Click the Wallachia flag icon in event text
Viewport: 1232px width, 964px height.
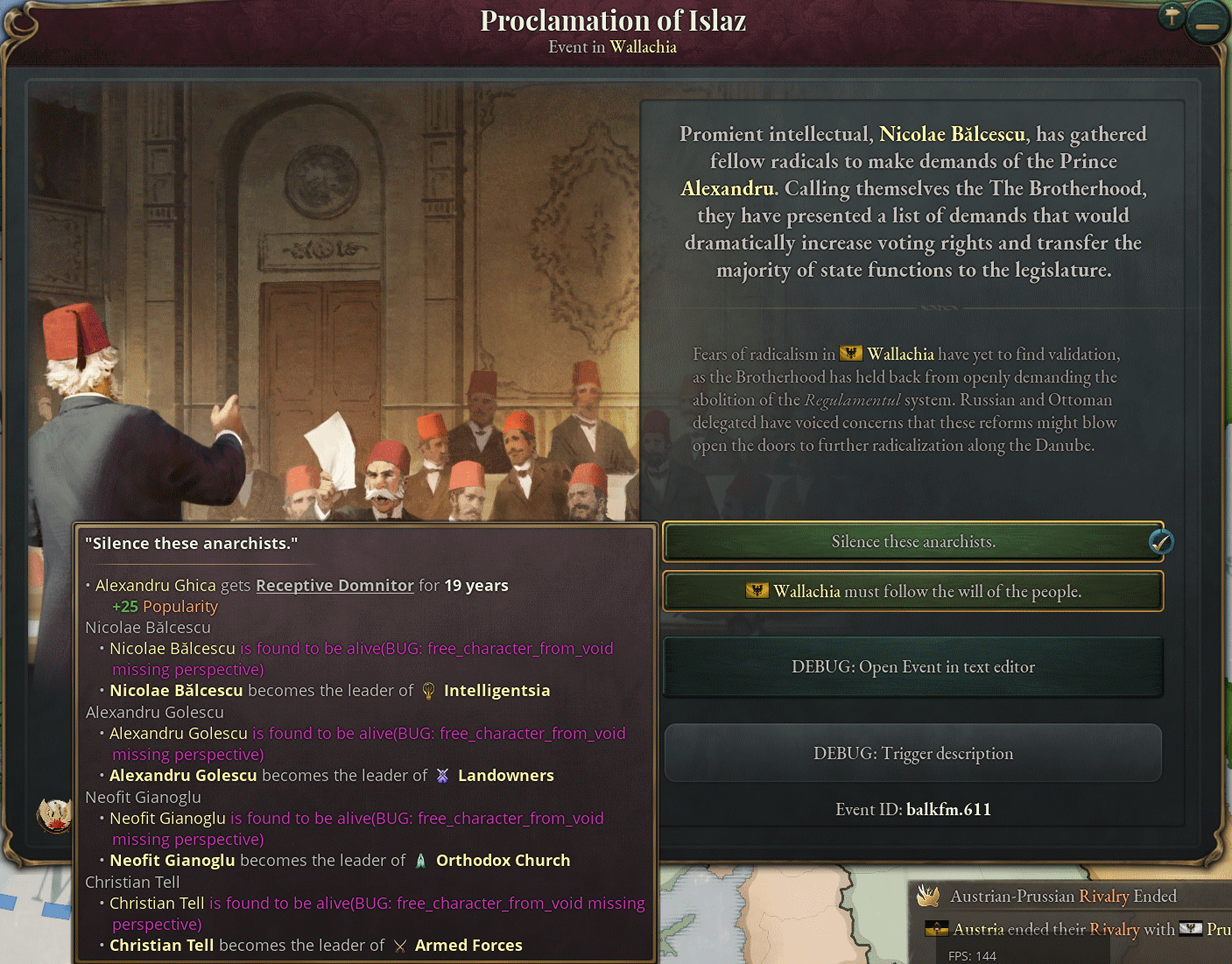pyautogui.click(x=850, y=354)
